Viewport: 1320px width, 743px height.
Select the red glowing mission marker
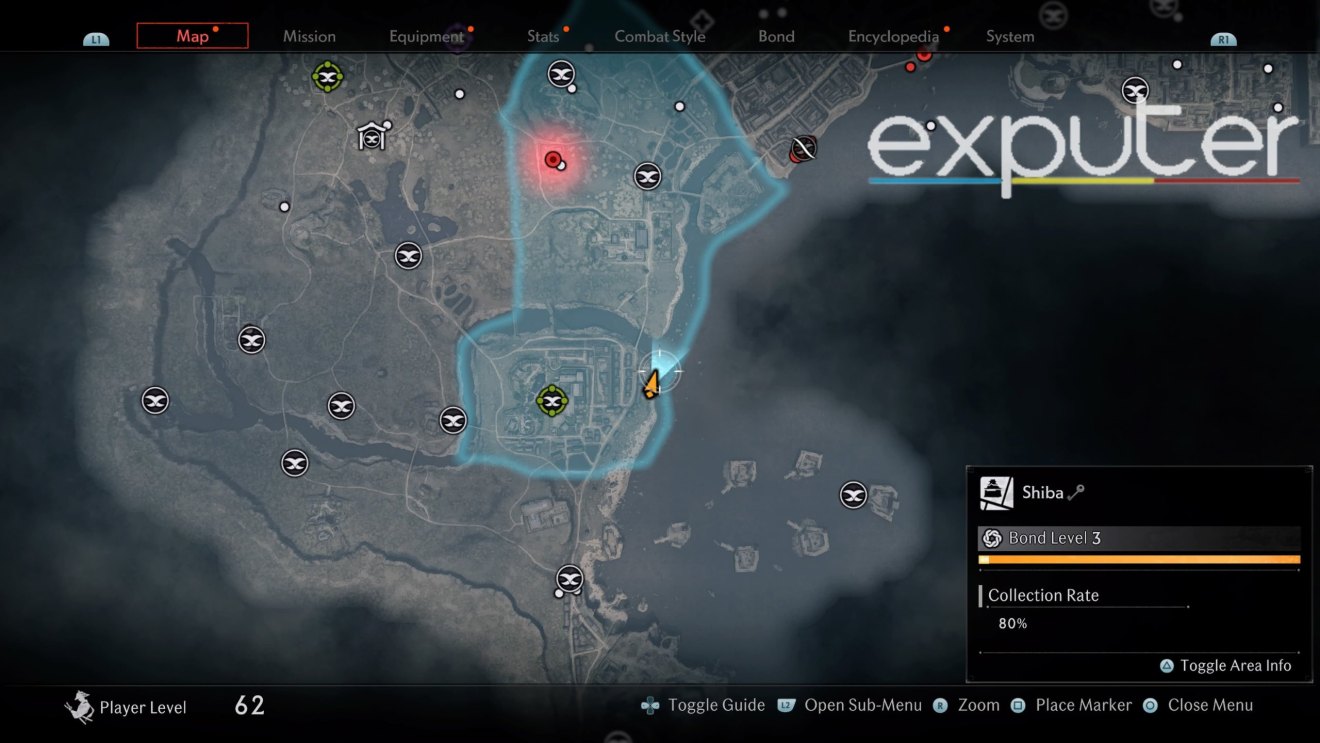[x=551, y=158]
